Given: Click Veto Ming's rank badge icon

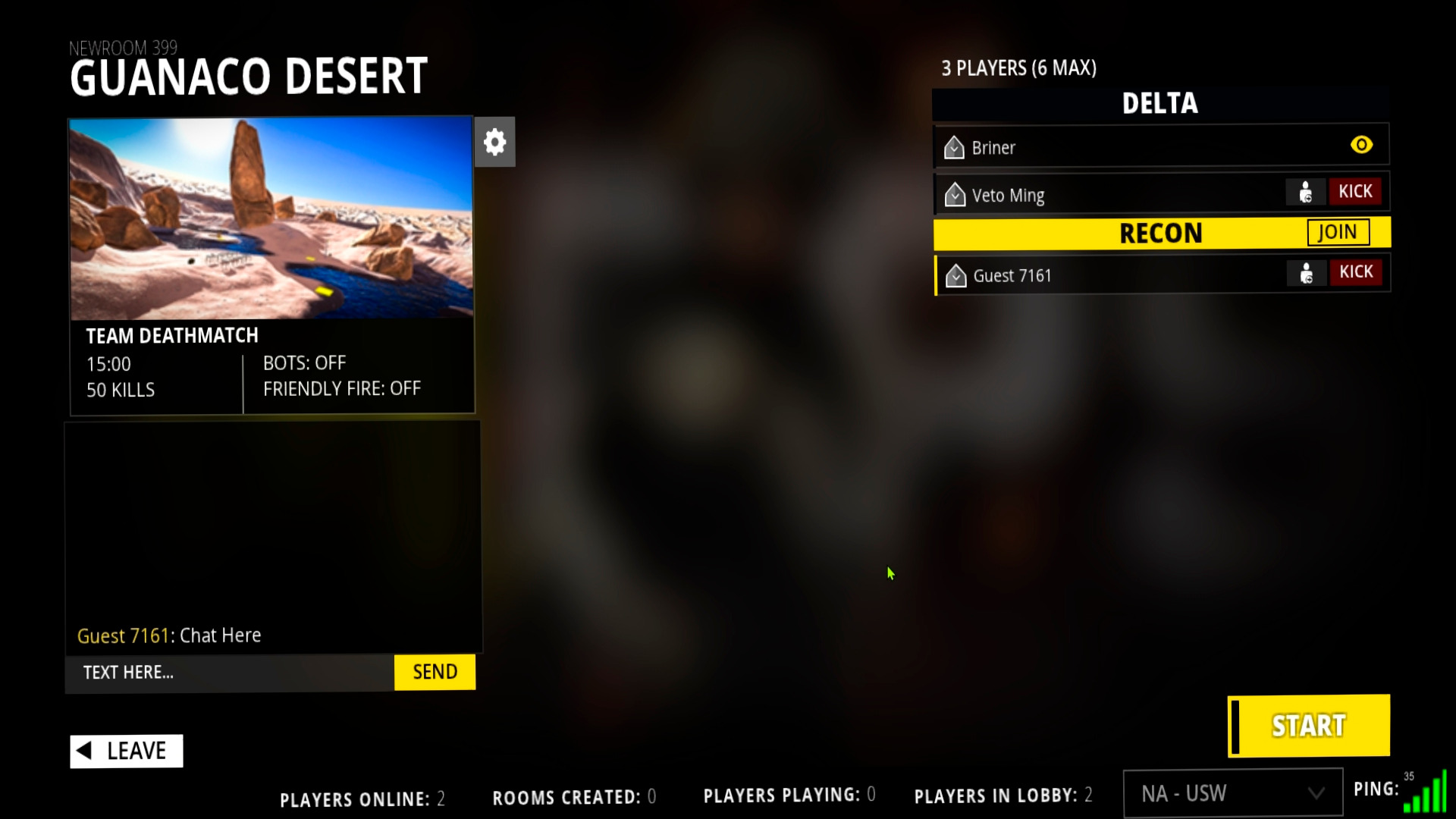Looking at the screenshot, I should point(954,194).
